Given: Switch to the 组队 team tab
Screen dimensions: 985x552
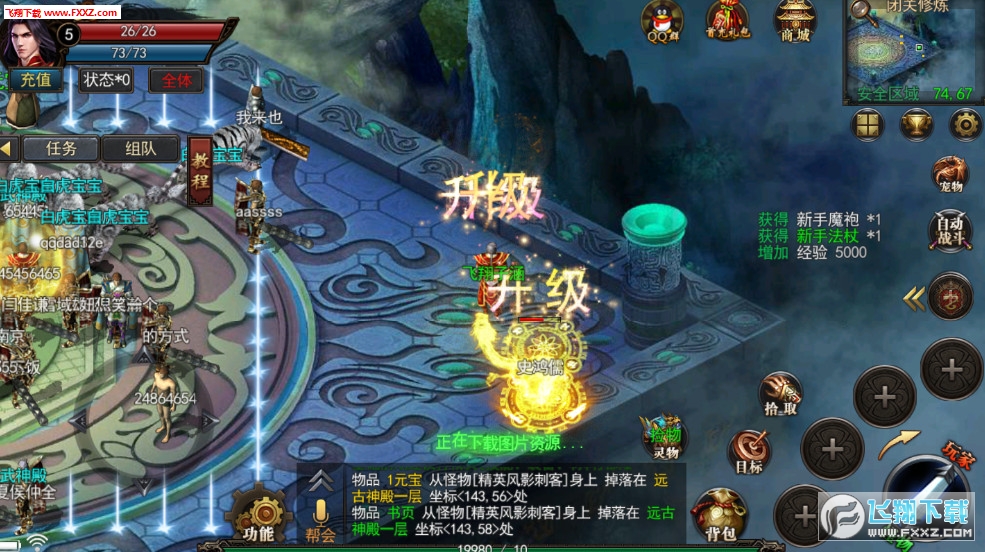Looking at the screenshot, I should pyautogui.click(x=141, y=148).
